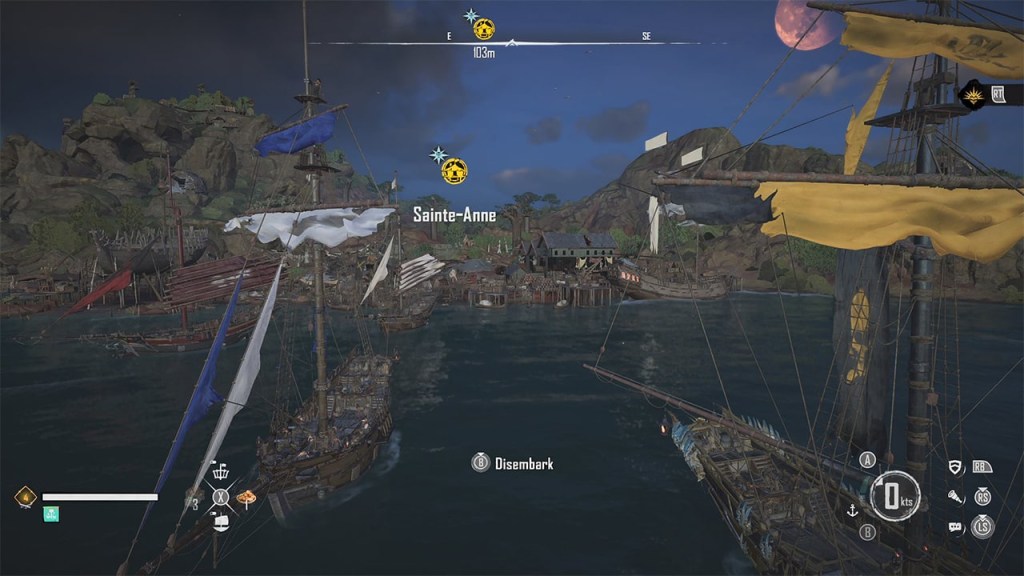Image resolution: width=1024 pixels, height=576 pixels.
Task: Activate the shield brace icon
Action: [x=955, y=467]
